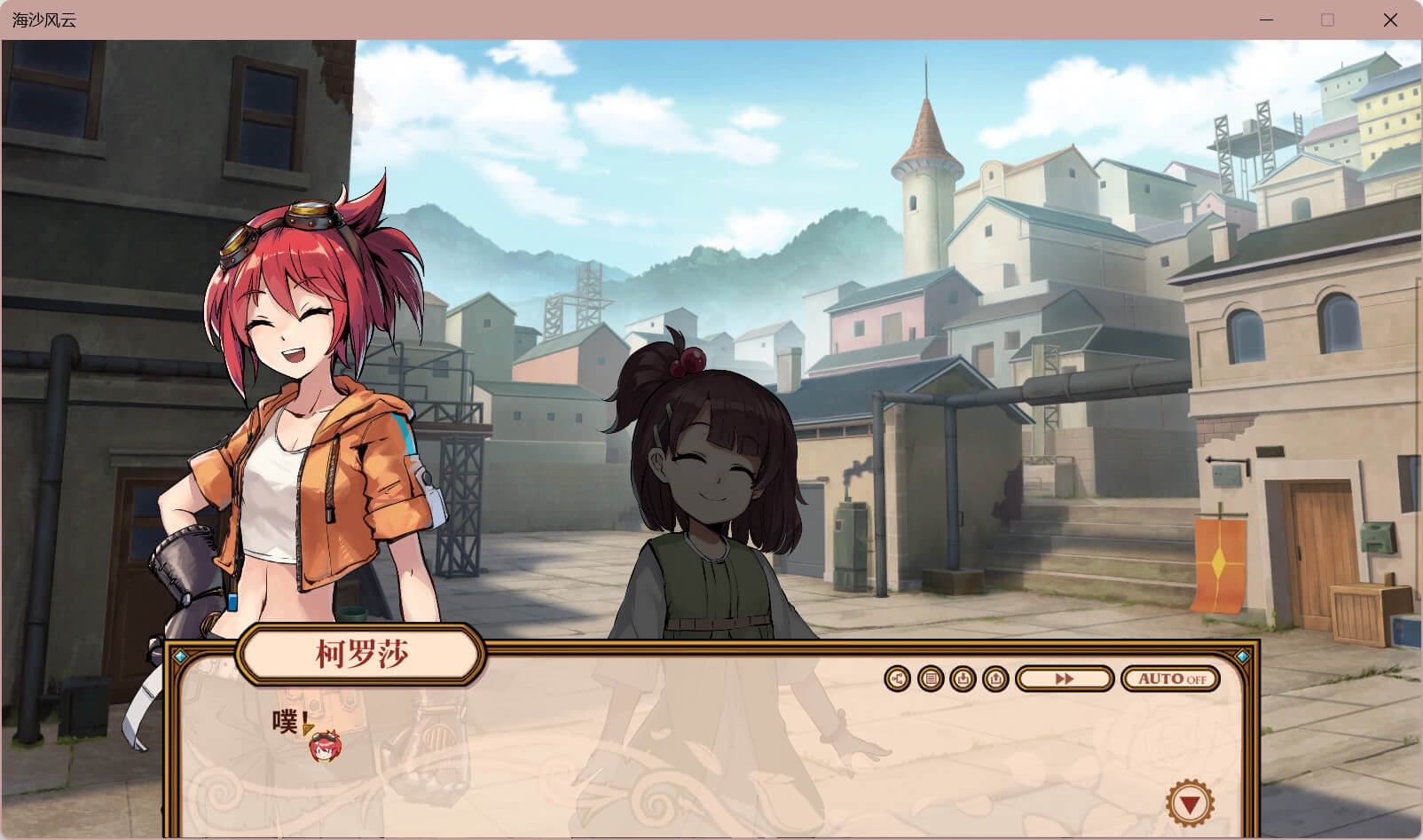Minimize the game window
Screen dimensions: 1423x840
1266,20
